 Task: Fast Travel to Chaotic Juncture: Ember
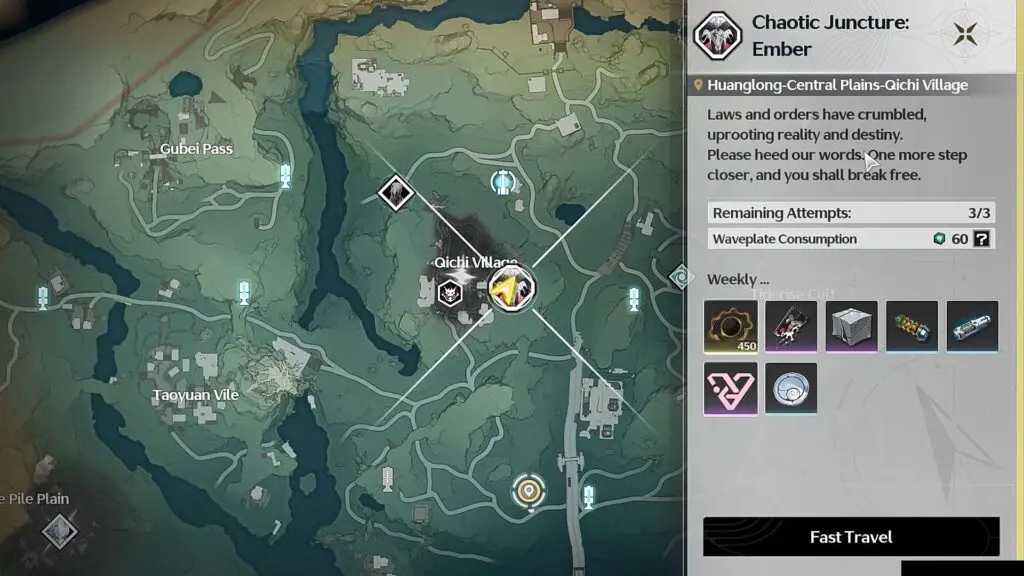tap(851, 537)
